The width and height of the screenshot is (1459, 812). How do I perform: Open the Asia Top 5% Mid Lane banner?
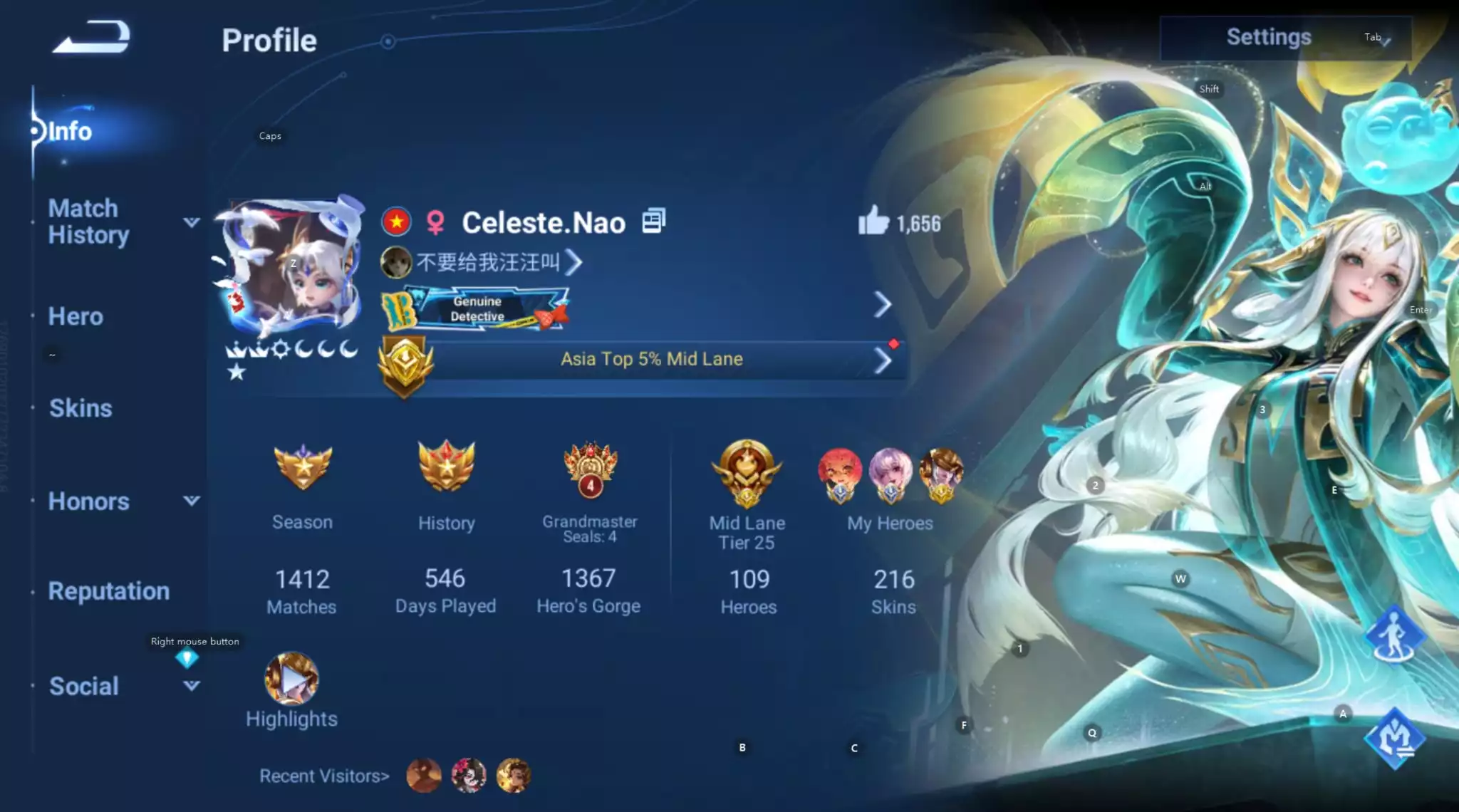[x=648, y=359]
